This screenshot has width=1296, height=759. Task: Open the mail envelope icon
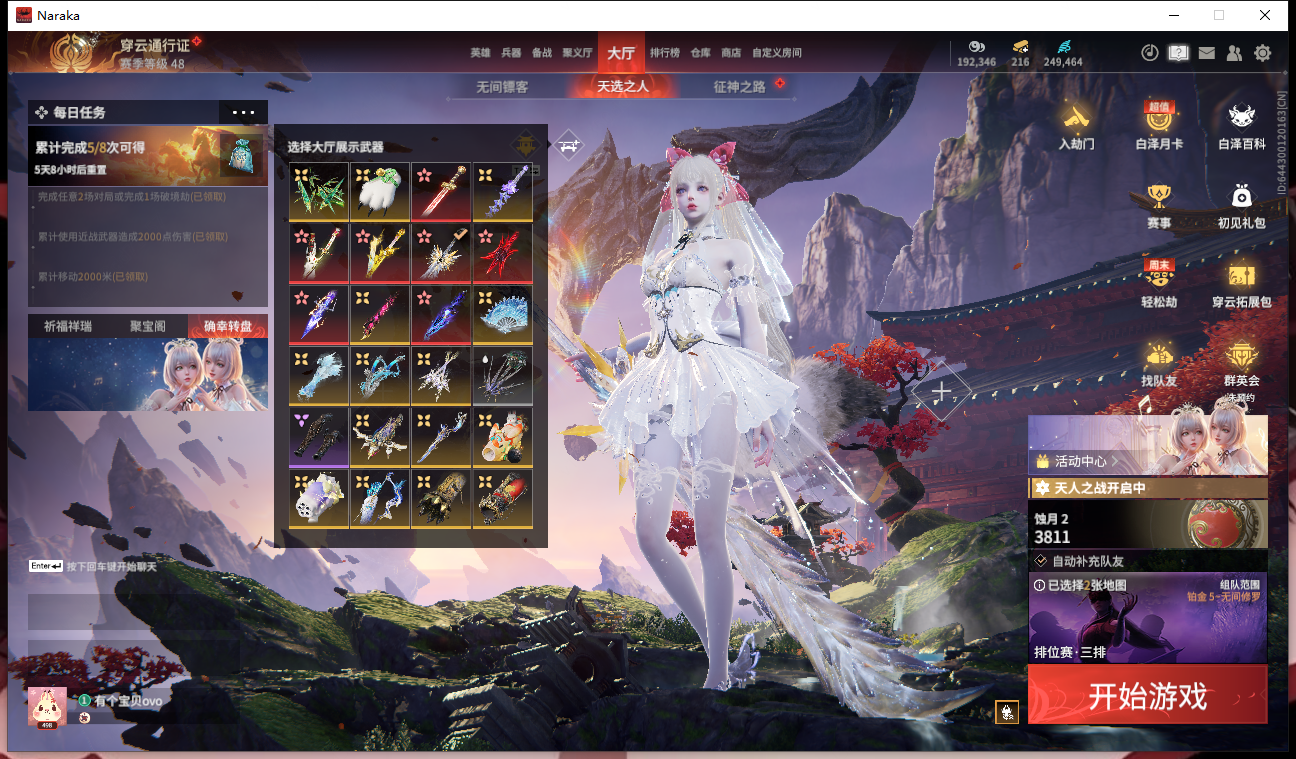tap(1207, 53)
